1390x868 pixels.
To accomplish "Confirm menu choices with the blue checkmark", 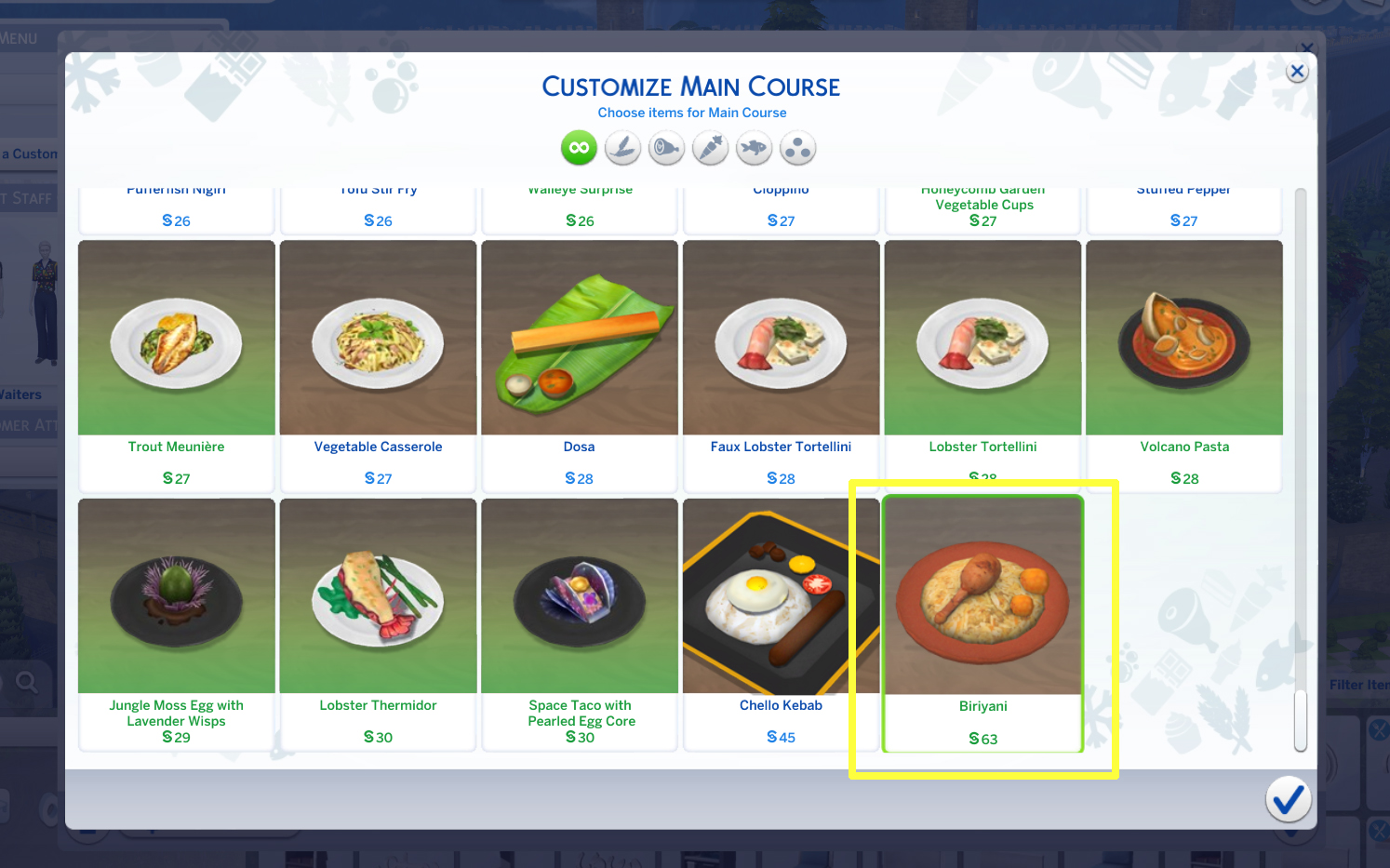I will tap(1288, 799).
